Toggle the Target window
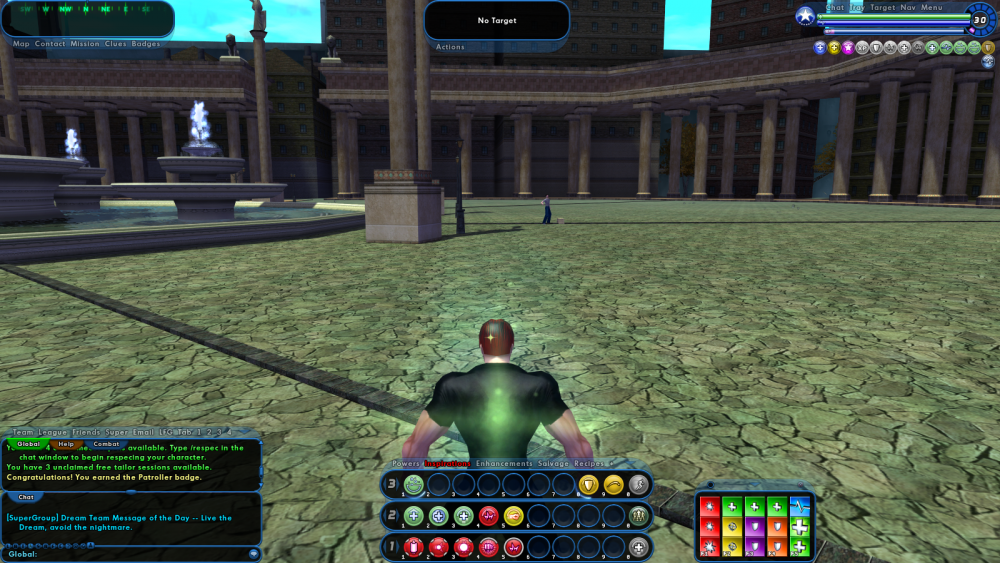1000x563 pixels. [x=883, y=8]
